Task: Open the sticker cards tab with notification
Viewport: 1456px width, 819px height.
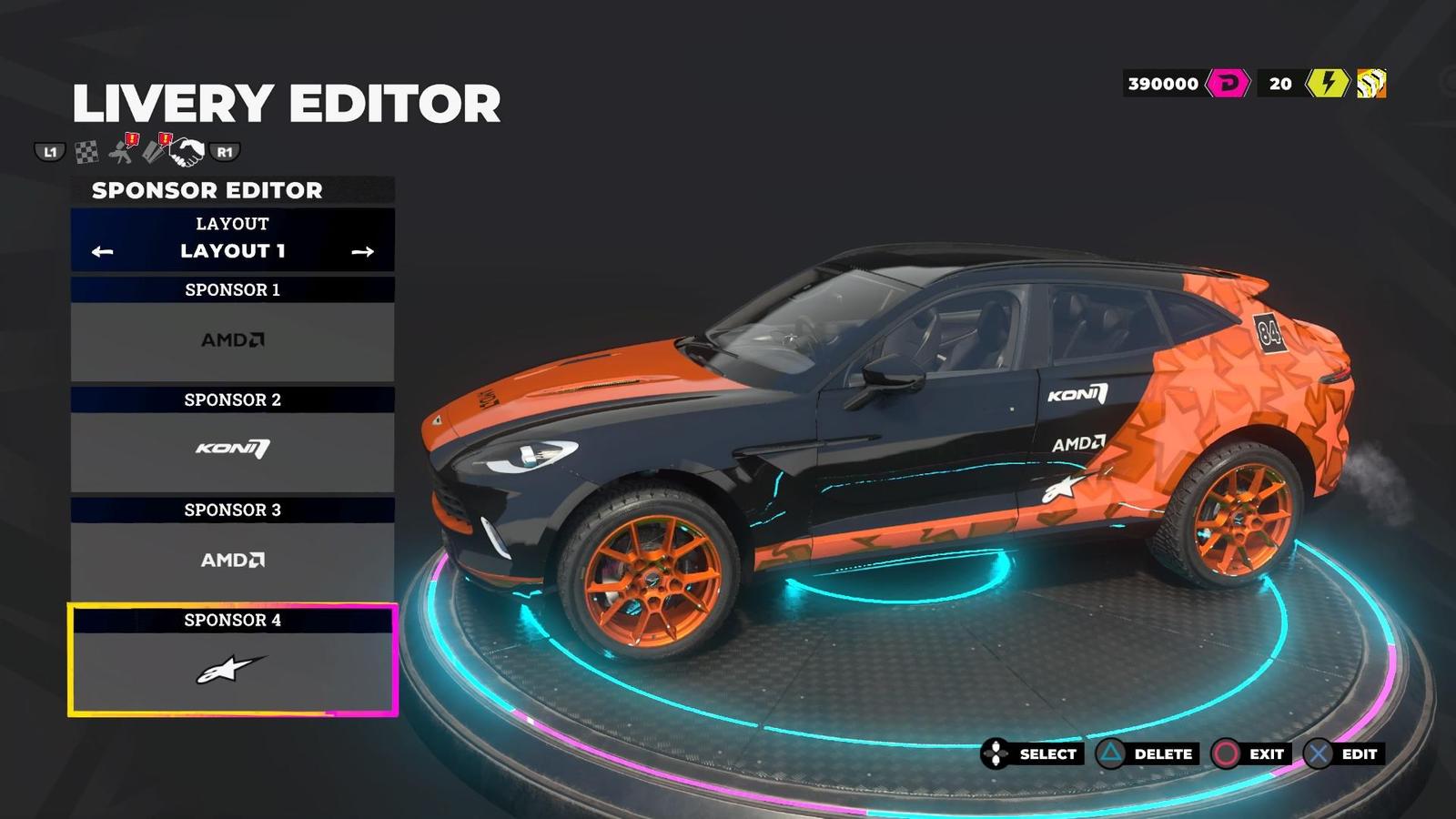Action: point(155,152)
